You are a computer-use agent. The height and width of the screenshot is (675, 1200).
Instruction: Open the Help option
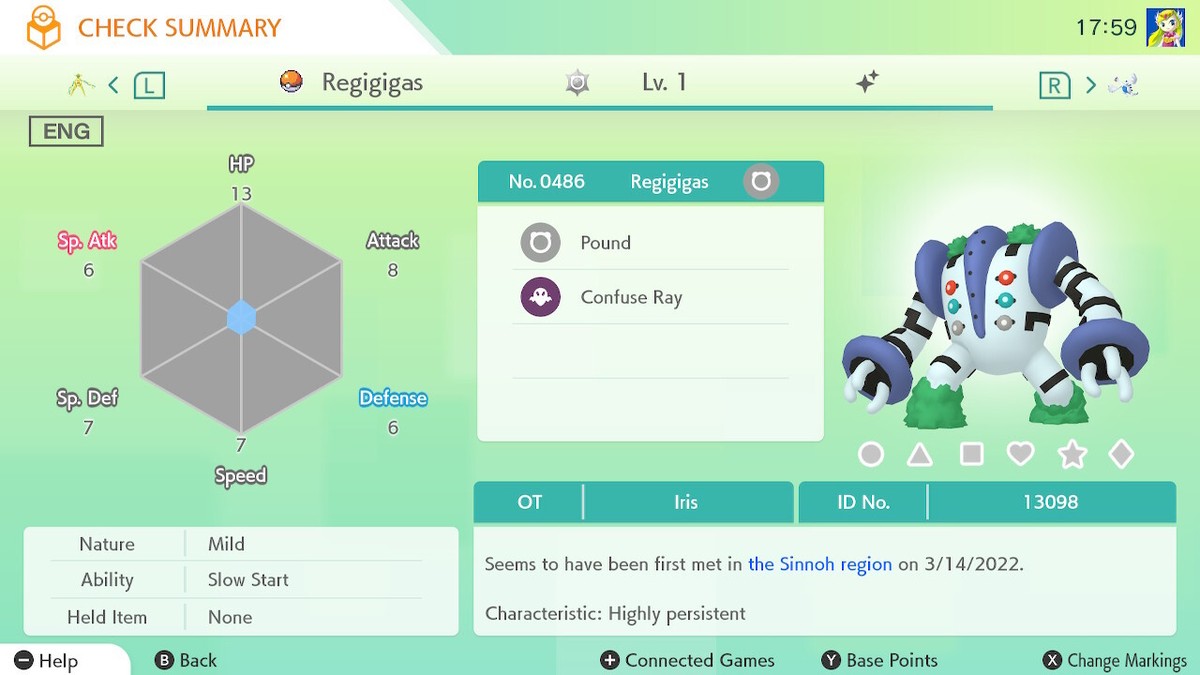(x=46, y=660)
